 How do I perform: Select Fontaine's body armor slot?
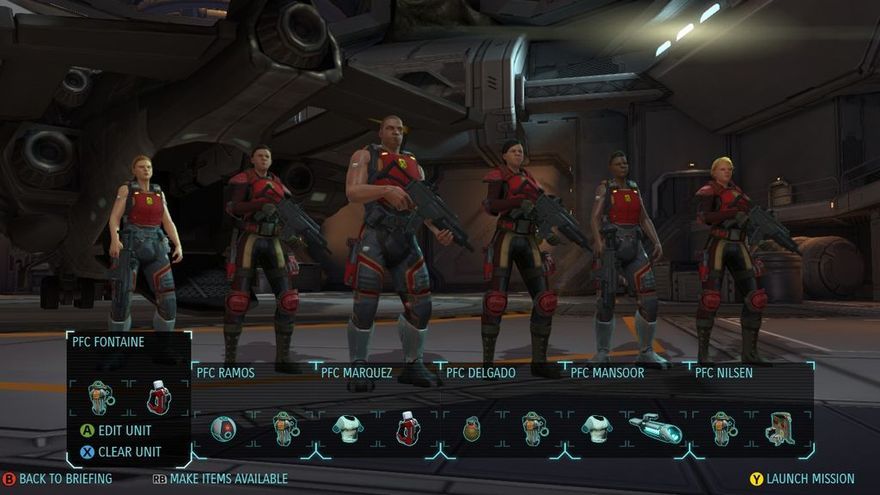pos(100,397)
